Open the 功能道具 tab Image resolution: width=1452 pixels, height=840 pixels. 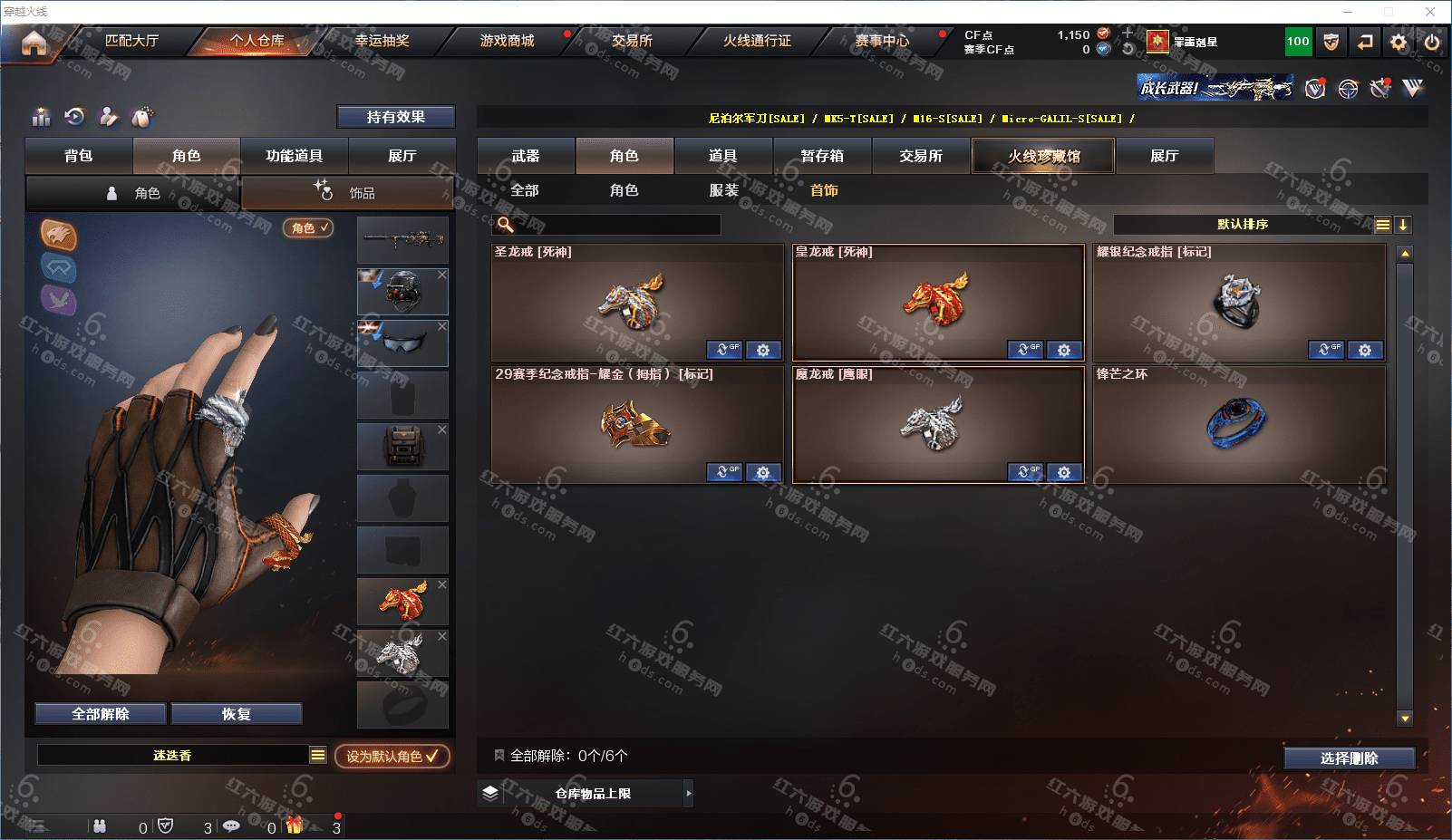pos(294,156)
